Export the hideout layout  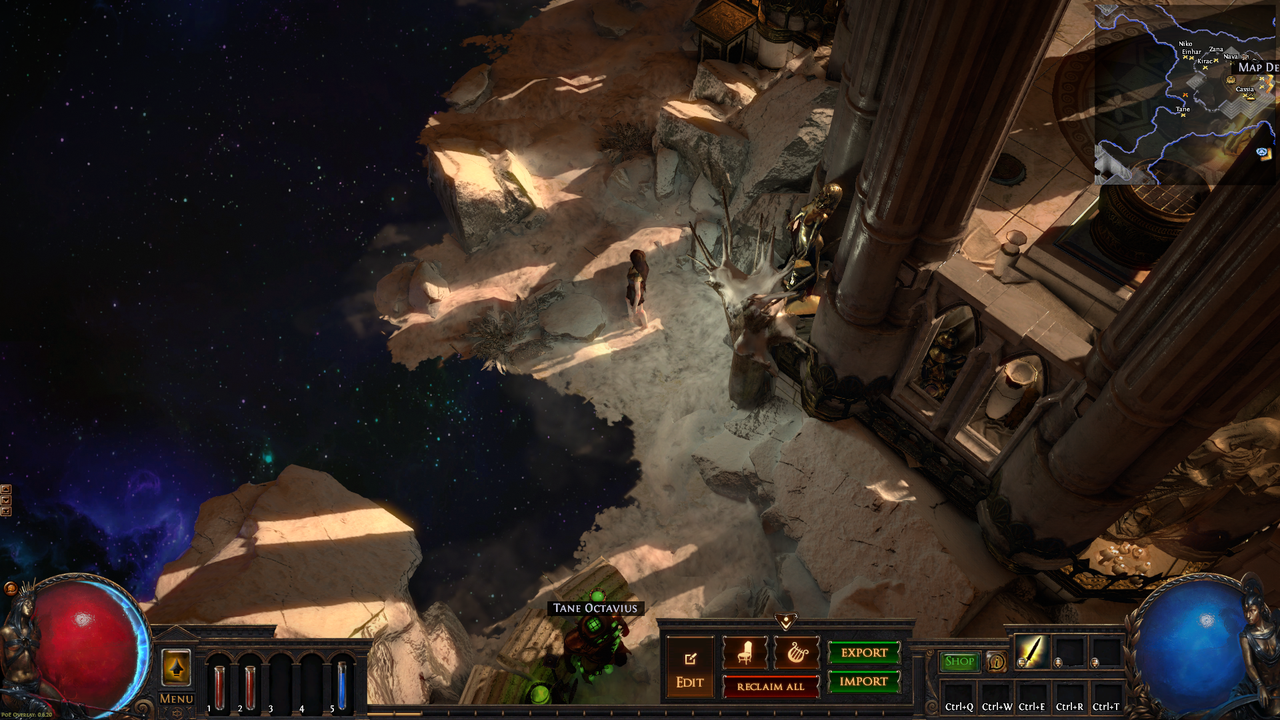pos(864,653)
